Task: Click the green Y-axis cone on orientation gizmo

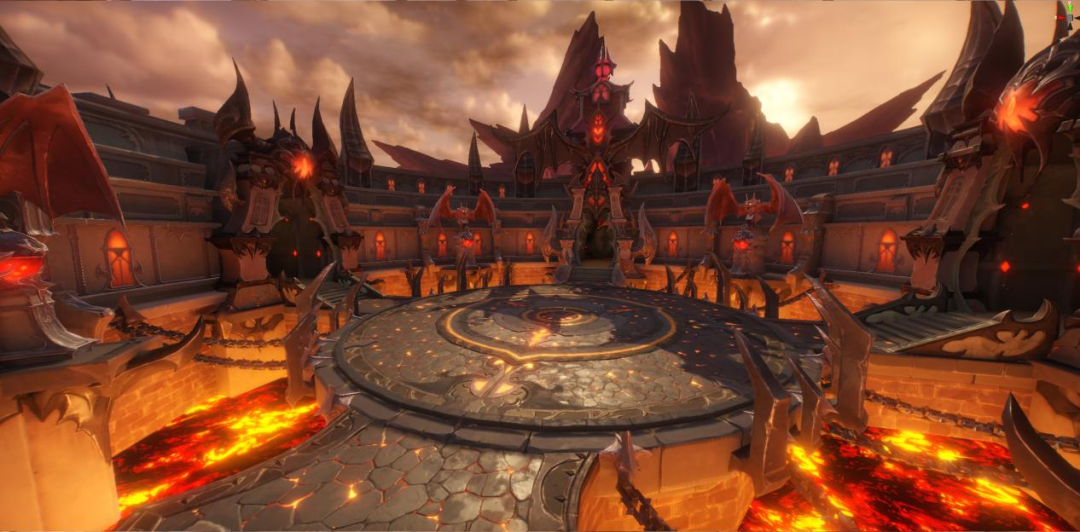Action: tap(1070, 8)
